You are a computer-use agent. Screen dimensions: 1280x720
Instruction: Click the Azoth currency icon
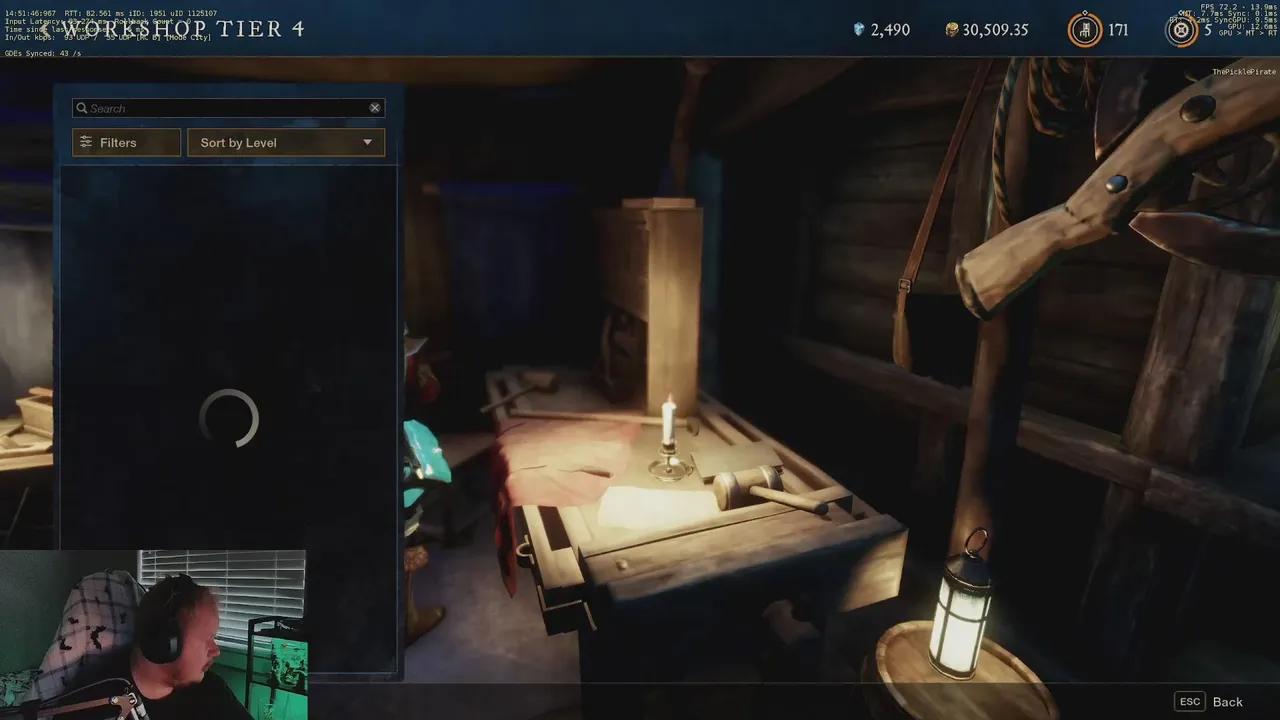pos(858,29)
